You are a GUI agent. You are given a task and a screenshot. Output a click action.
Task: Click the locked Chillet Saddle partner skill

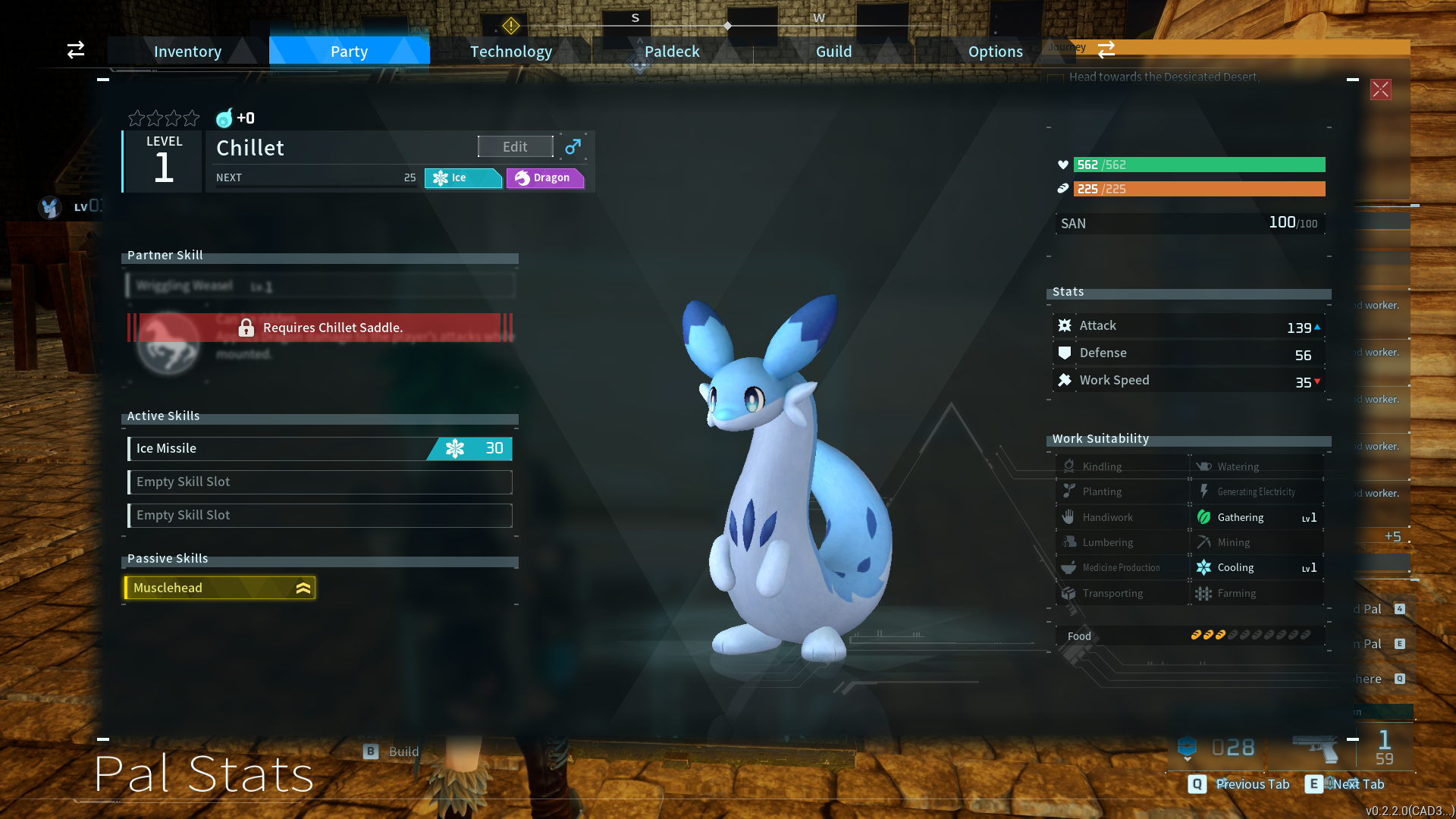[x=320, y=328]
